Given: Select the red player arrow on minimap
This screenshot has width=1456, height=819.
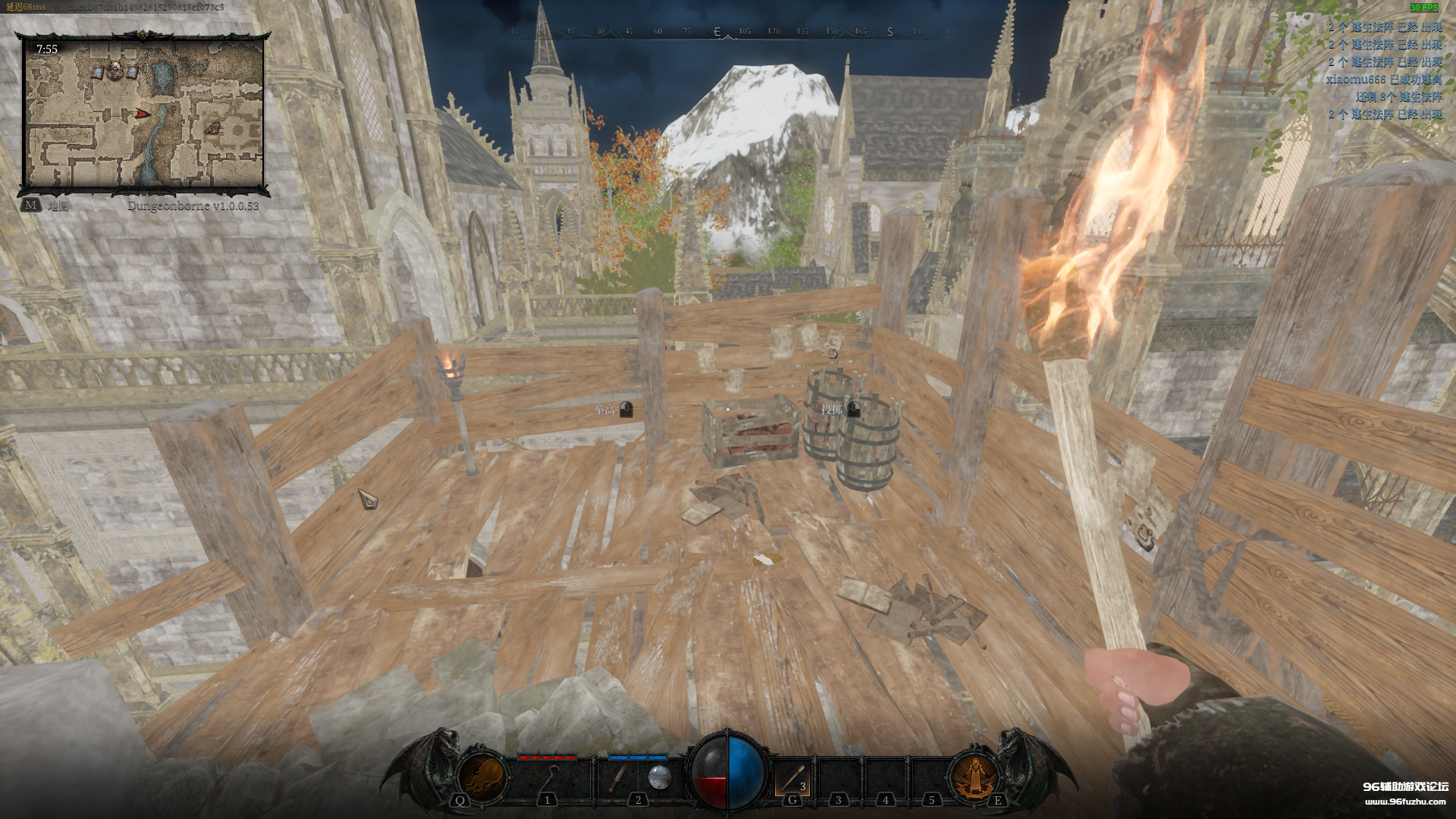Looking at the screenshot, I should click(143, 114).
